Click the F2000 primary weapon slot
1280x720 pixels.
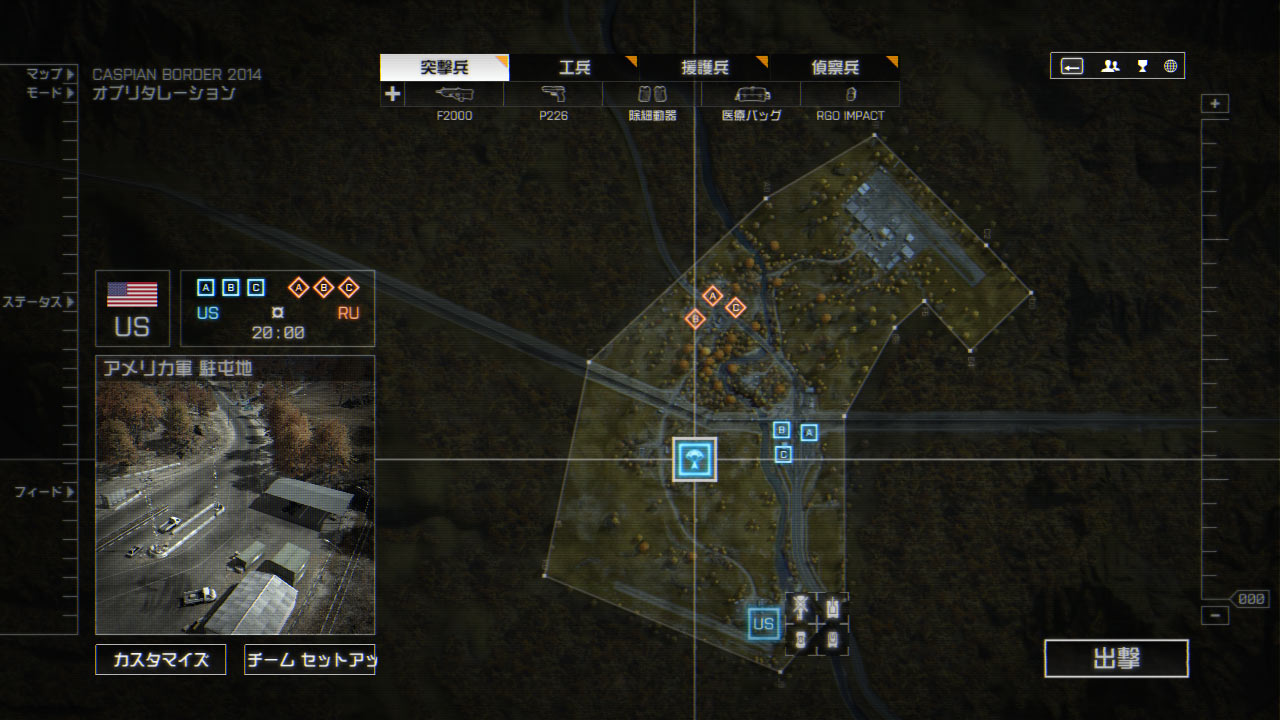(x=454, y=94)
